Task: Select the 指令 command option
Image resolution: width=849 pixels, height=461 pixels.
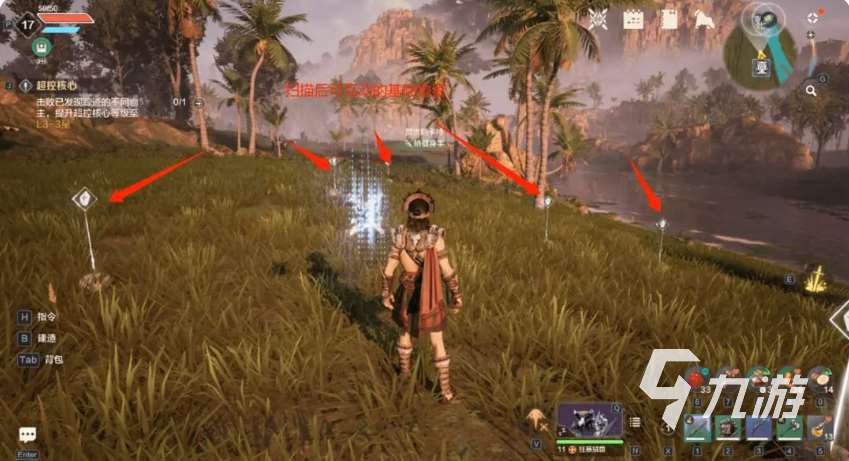Action: pos(47,317)
